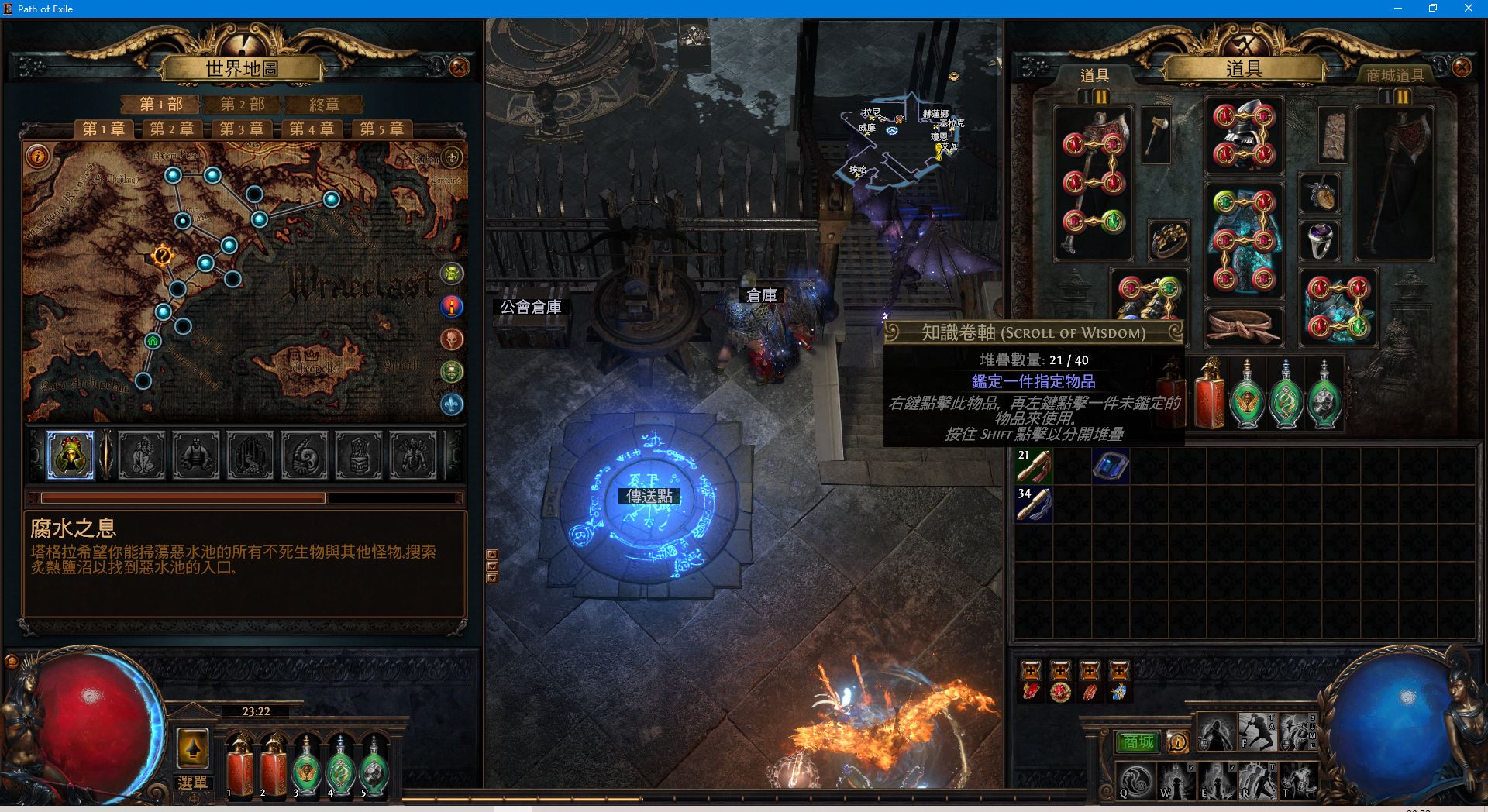Select the Scroll of Wisdom stack of 21
Image resolution: width=1488 pixels, height=812 pixels.
(x=1034, y=466)
